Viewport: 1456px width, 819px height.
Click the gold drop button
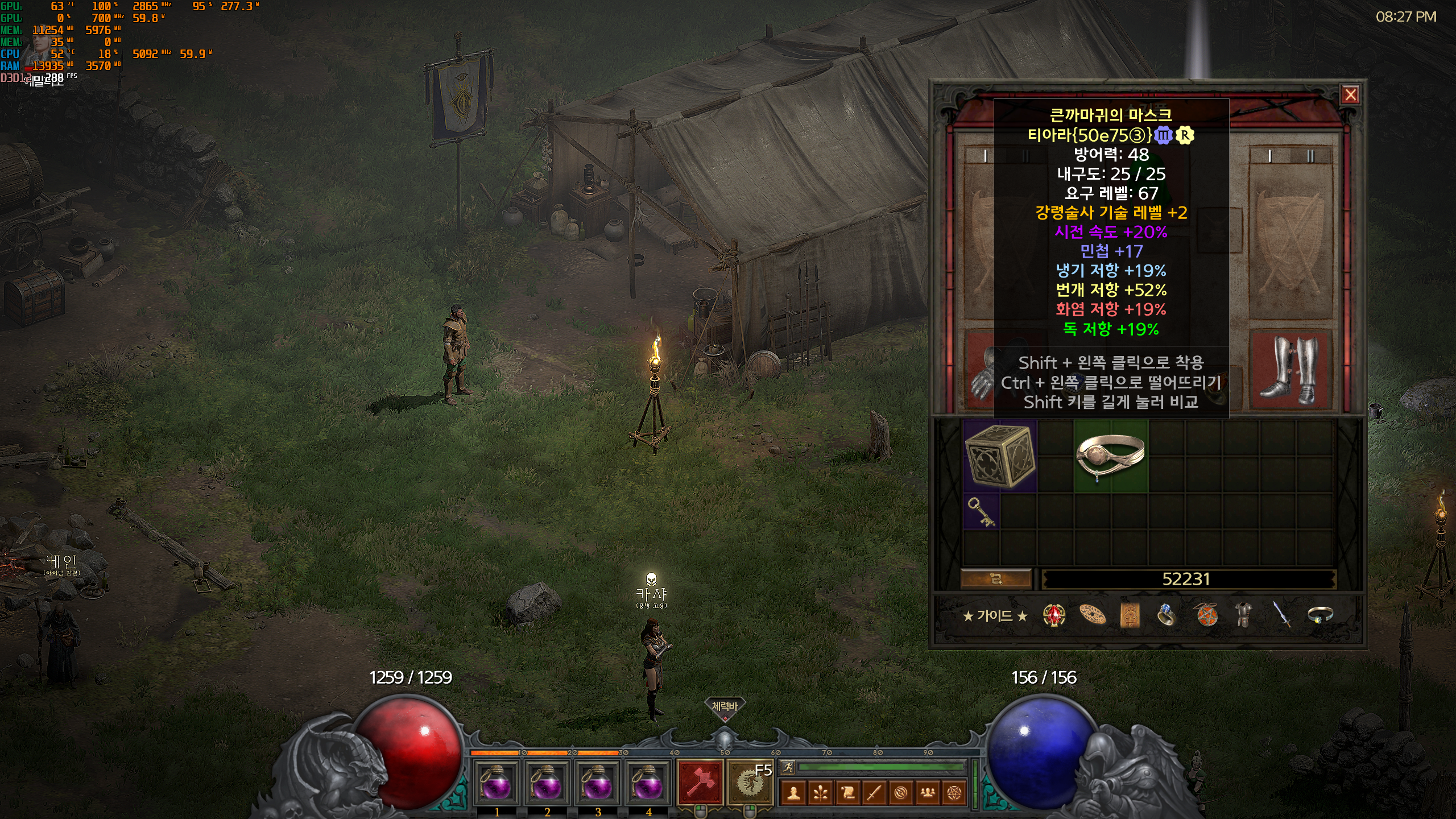point(996,579)
